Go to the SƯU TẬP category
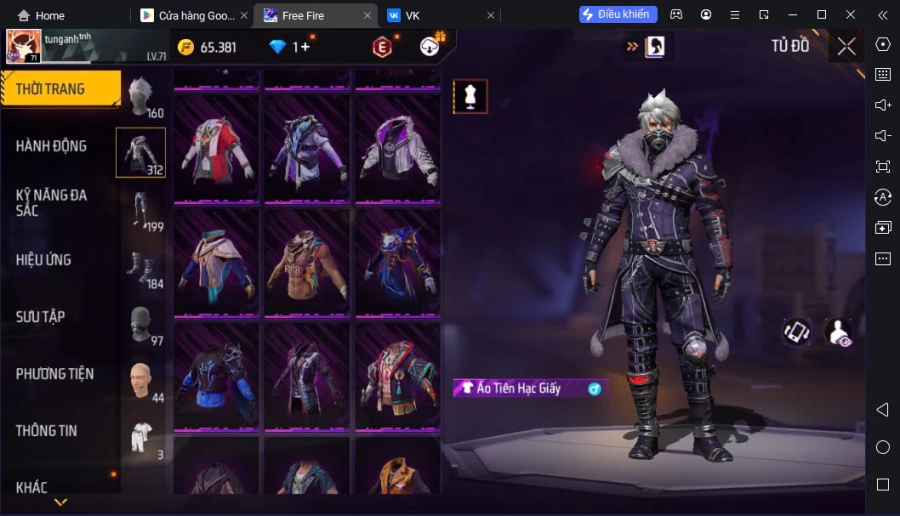 (x=41, y=317)
